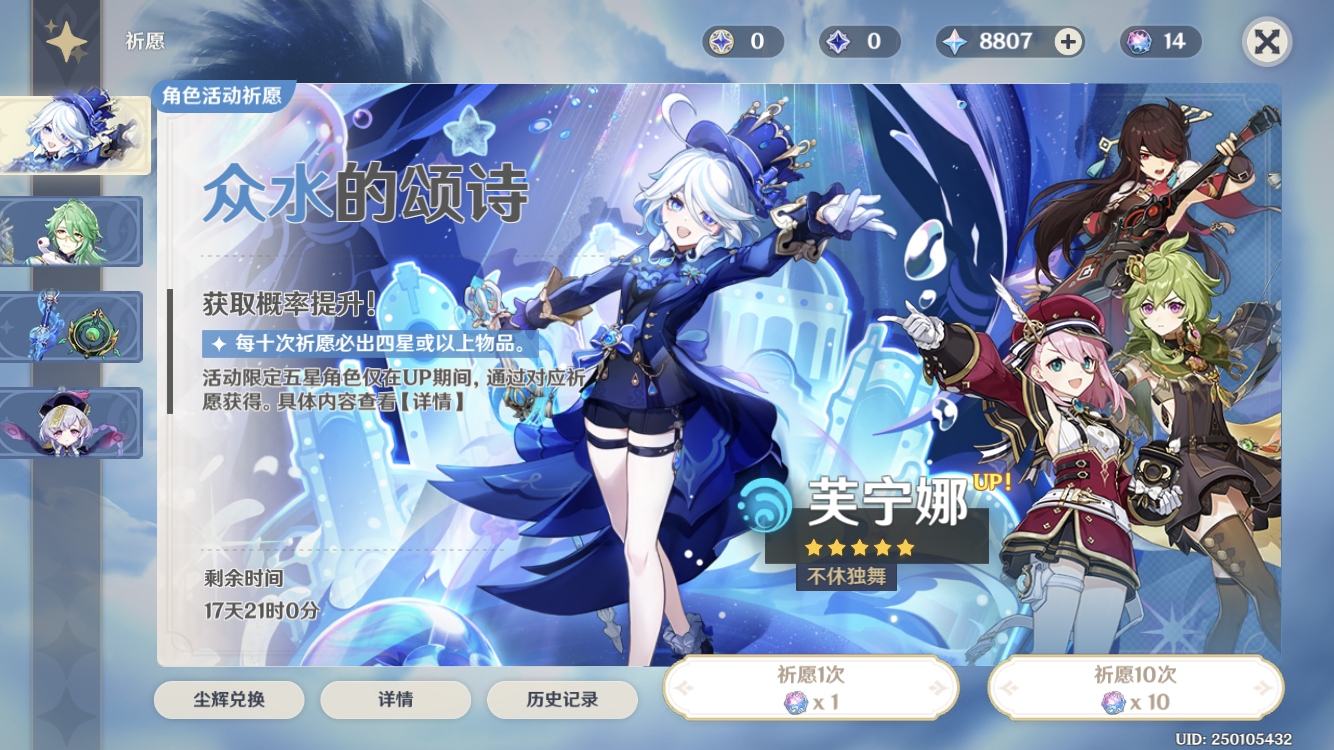Switch to the second character event banner
Viewport: 1334px width, 750px height.
tap(72, 231)
